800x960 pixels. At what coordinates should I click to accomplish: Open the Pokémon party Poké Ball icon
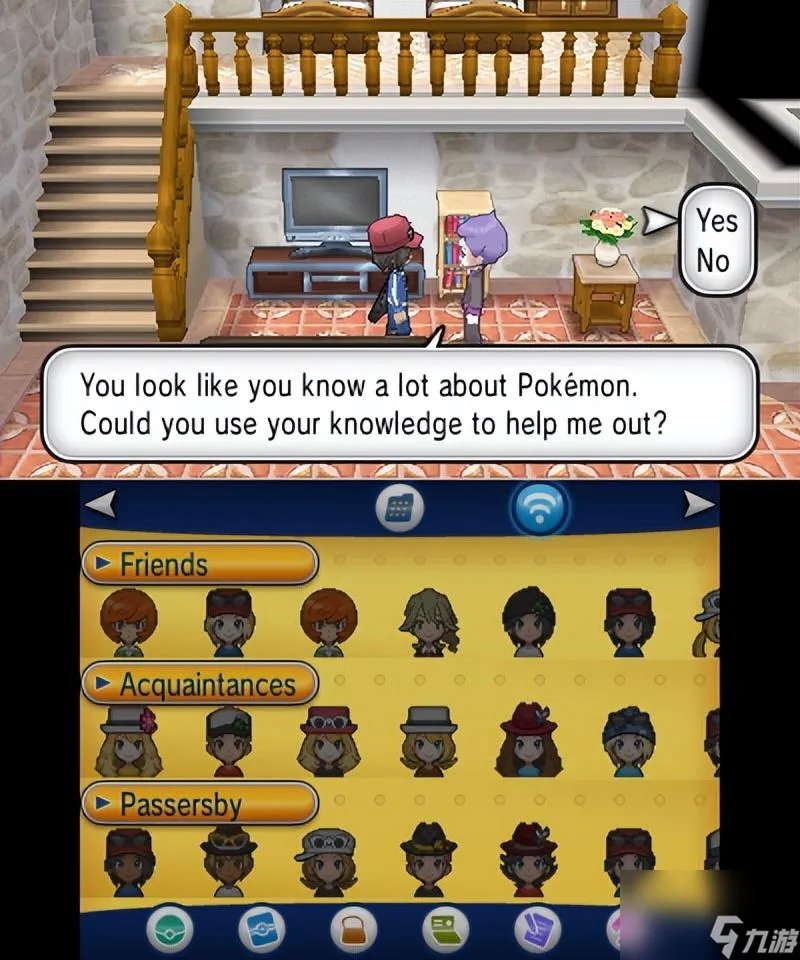click(x=170, y=930)
